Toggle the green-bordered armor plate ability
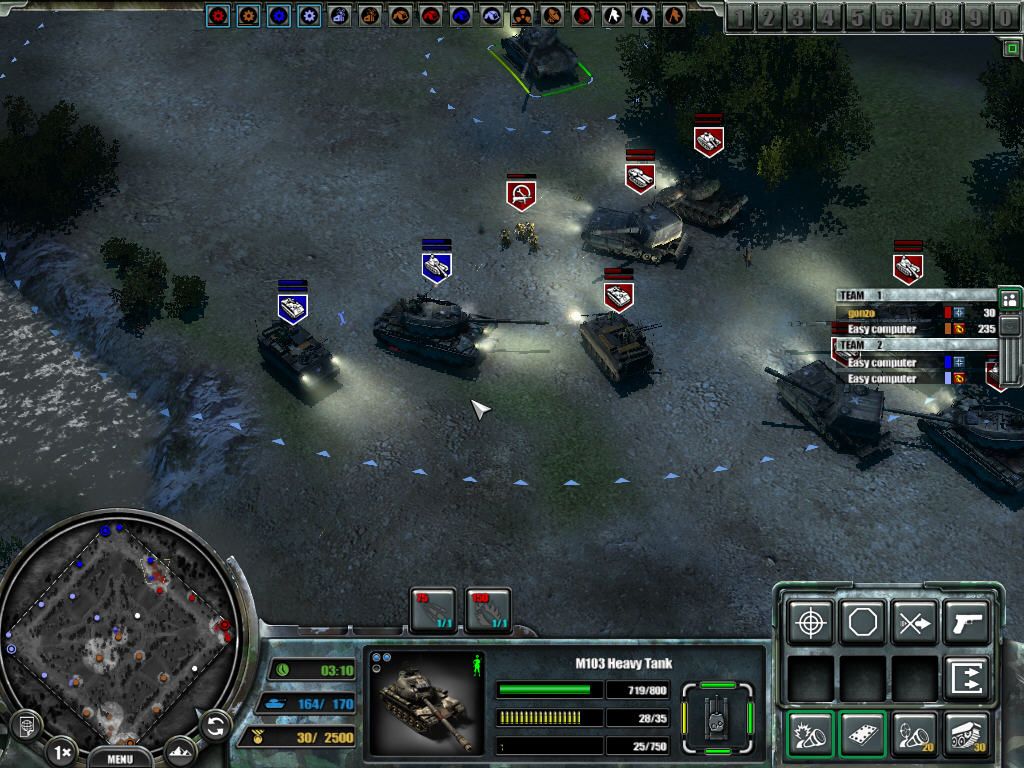1024x768 pixels. pyautogui.click(x=862, y=733)
